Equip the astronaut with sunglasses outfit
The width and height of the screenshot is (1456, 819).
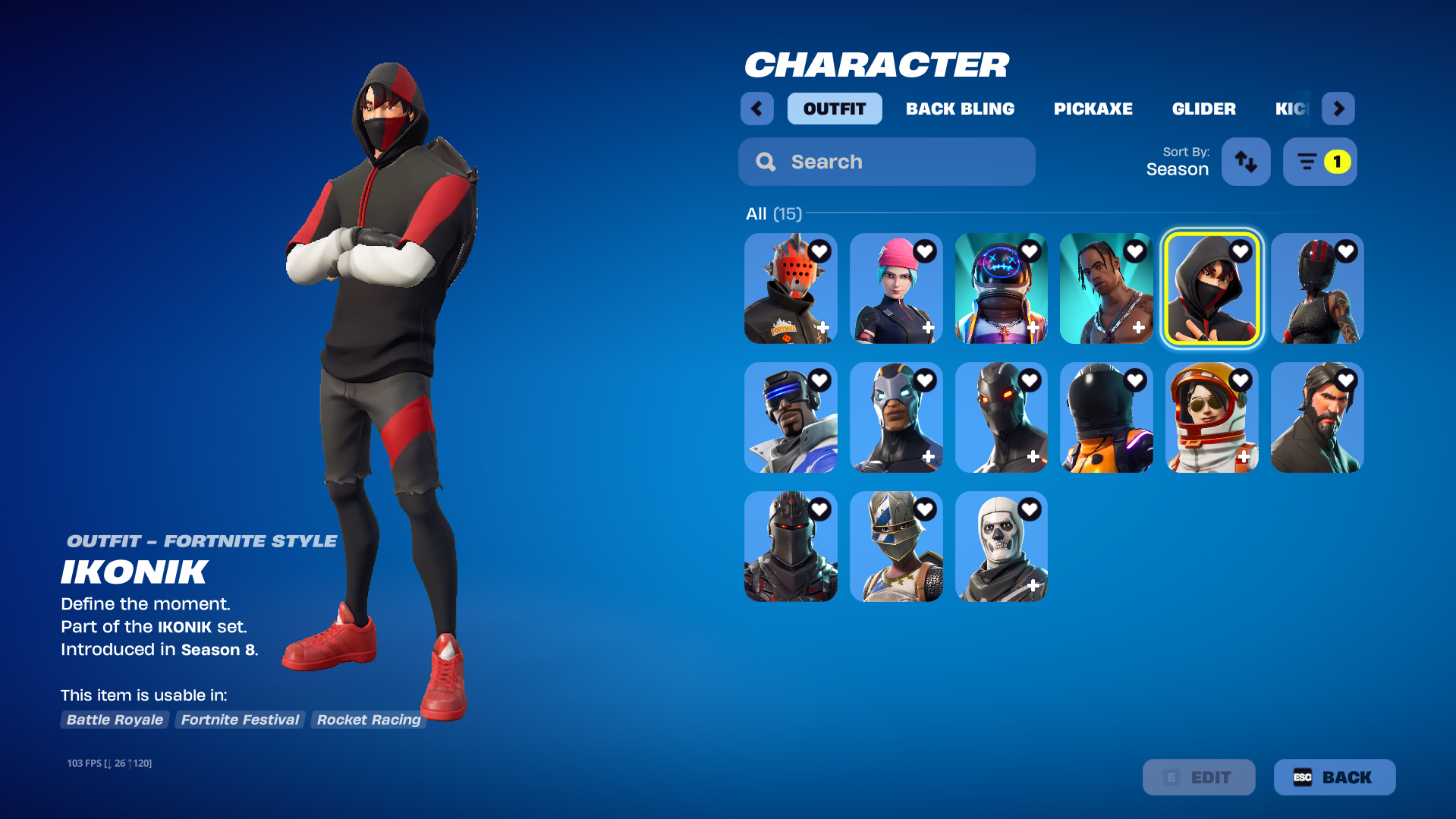[1211, 417]
